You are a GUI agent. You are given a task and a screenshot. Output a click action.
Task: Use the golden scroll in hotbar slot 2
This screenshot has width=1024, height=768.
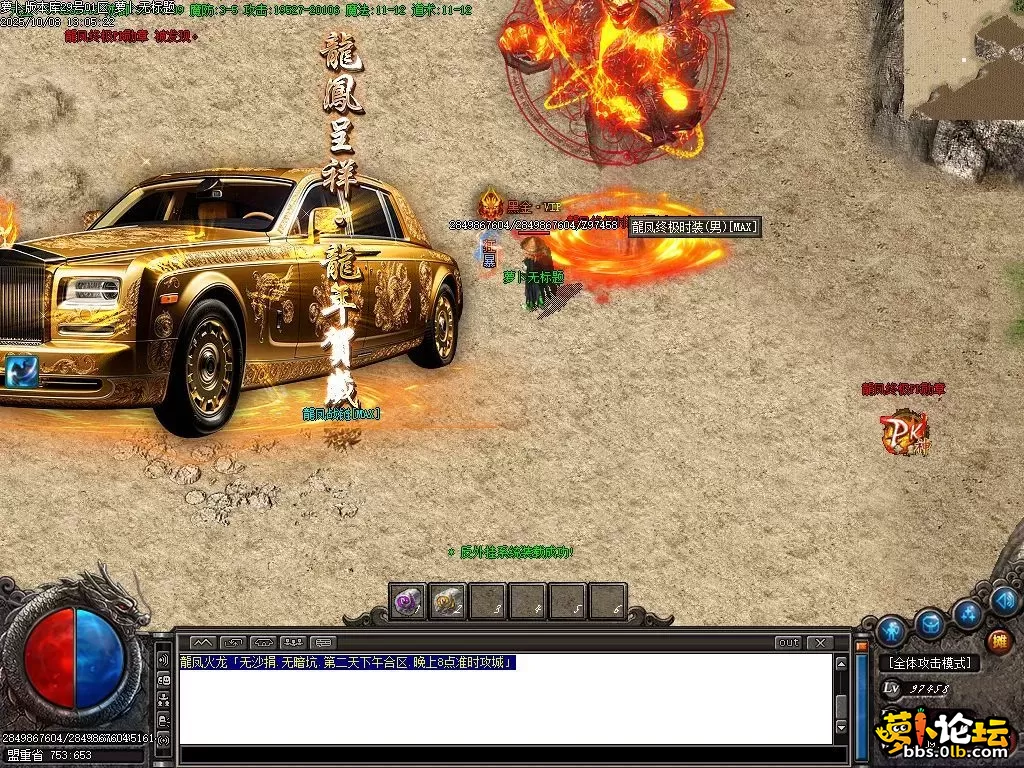point(447,602)
